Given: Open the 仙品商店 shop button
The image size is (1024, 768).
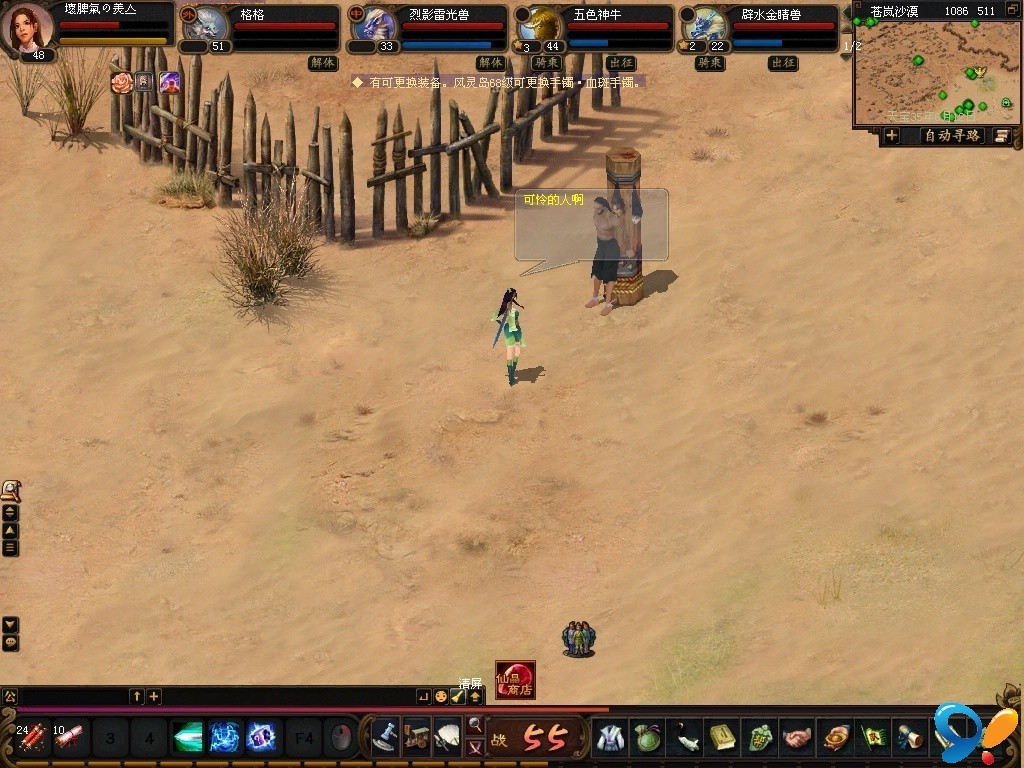Looking at the screenshot, I should coord(515,680).
